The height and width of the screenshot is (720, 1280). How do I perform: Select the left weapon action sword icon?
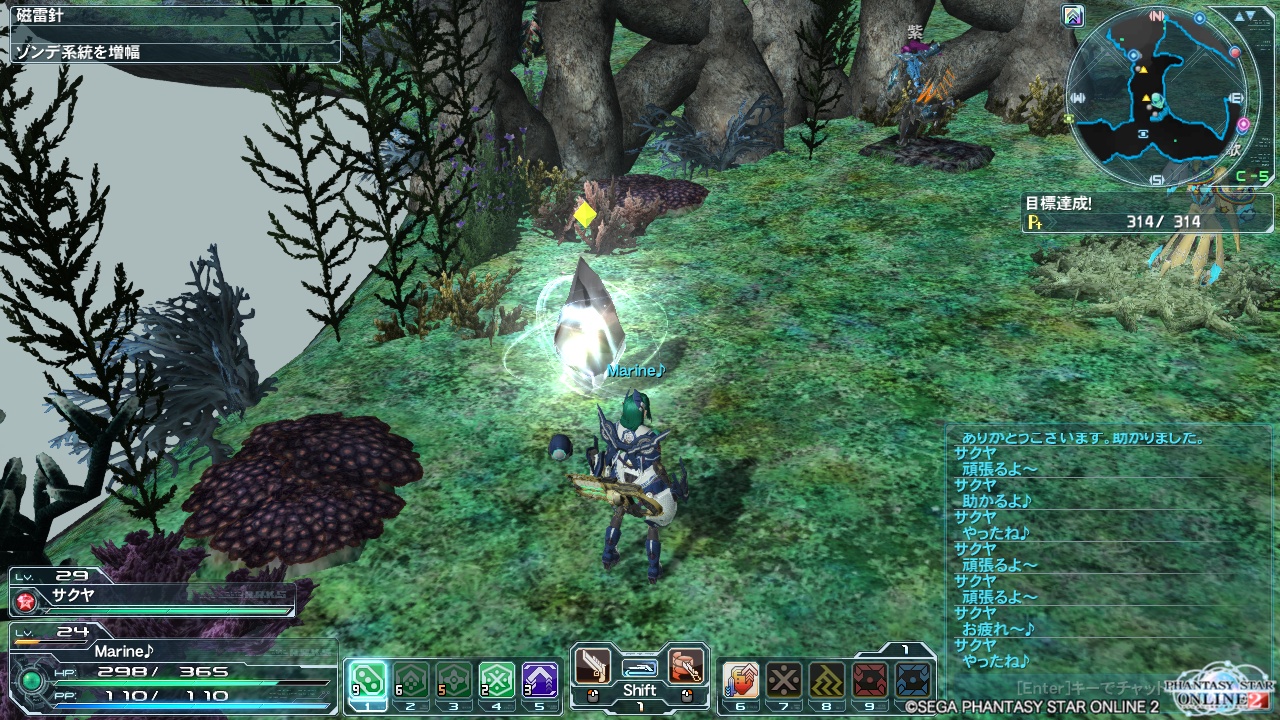coord(593,666)
